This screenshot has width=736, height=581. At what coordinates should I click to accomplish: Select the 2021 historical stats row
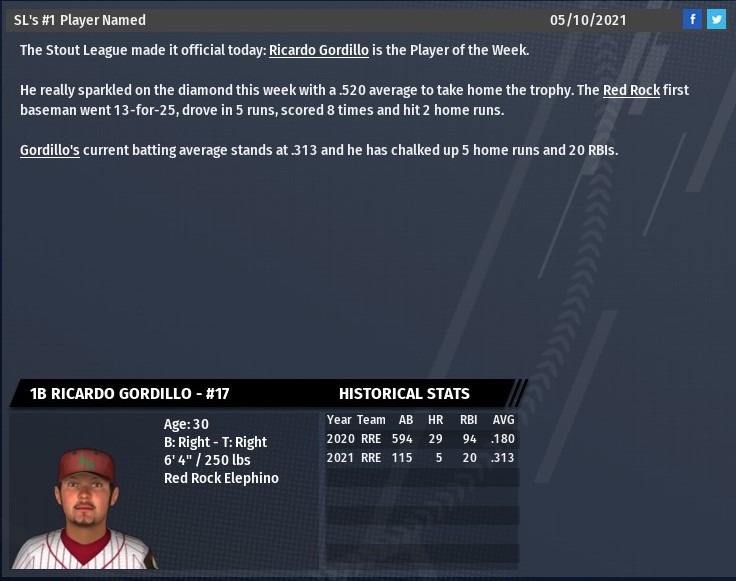point(421,458)
